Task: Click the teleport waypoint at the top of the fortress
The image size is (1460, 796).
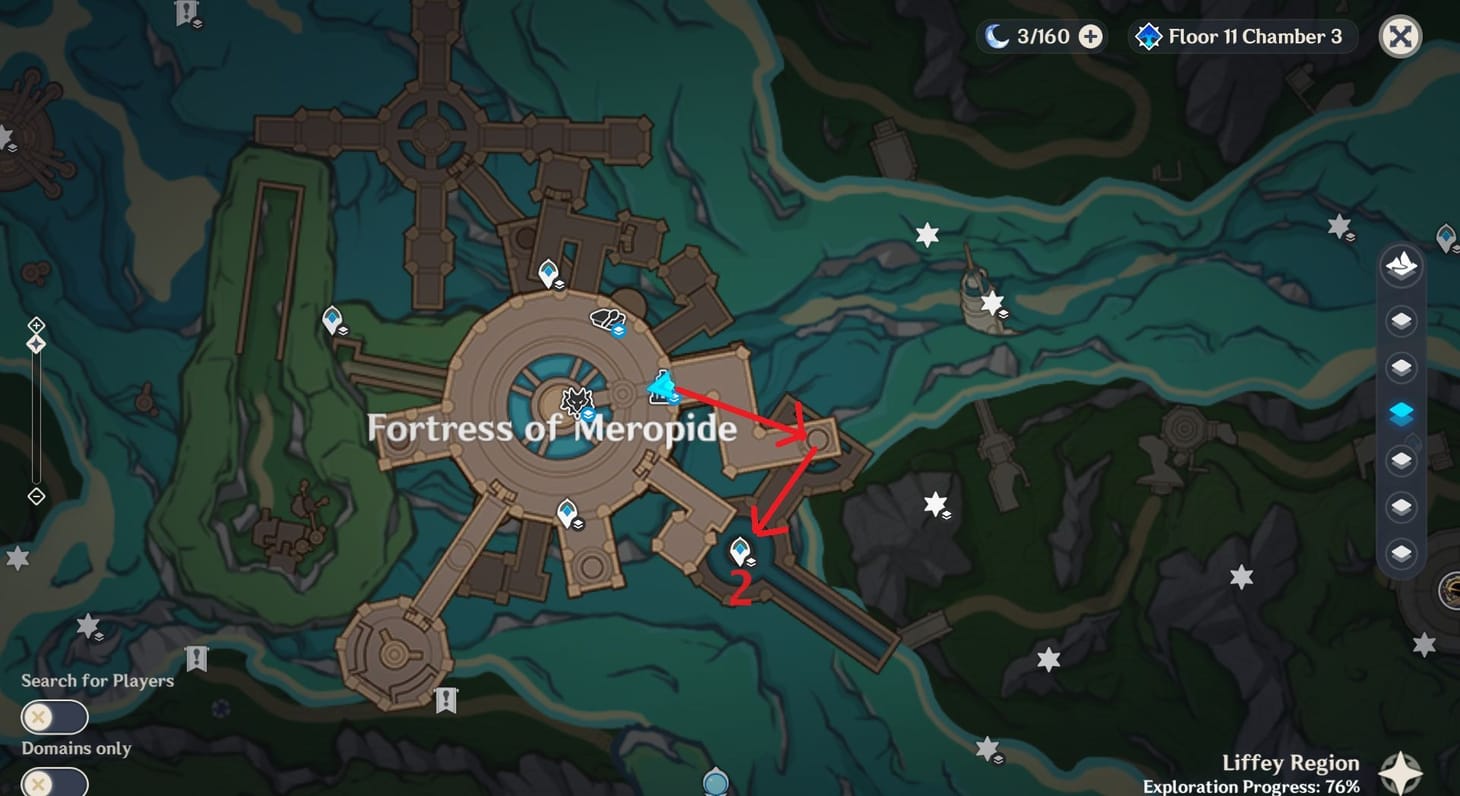Action: click(x=549, y=270)
